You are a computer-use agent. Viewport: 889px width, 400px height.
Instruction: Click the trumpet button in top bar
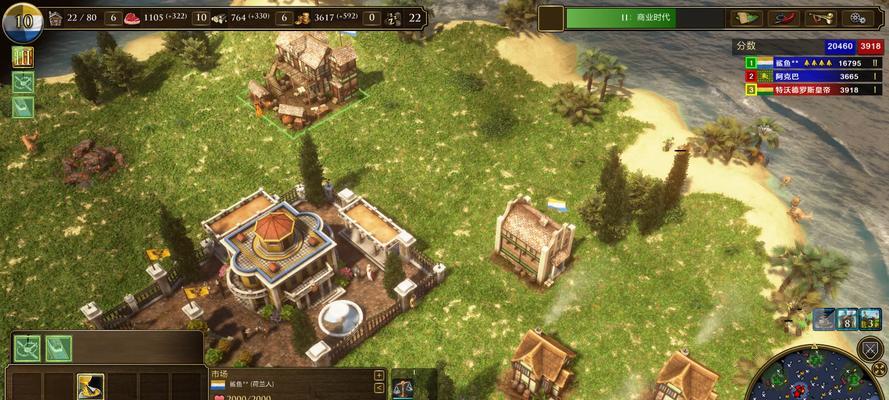tap(820, 17)
